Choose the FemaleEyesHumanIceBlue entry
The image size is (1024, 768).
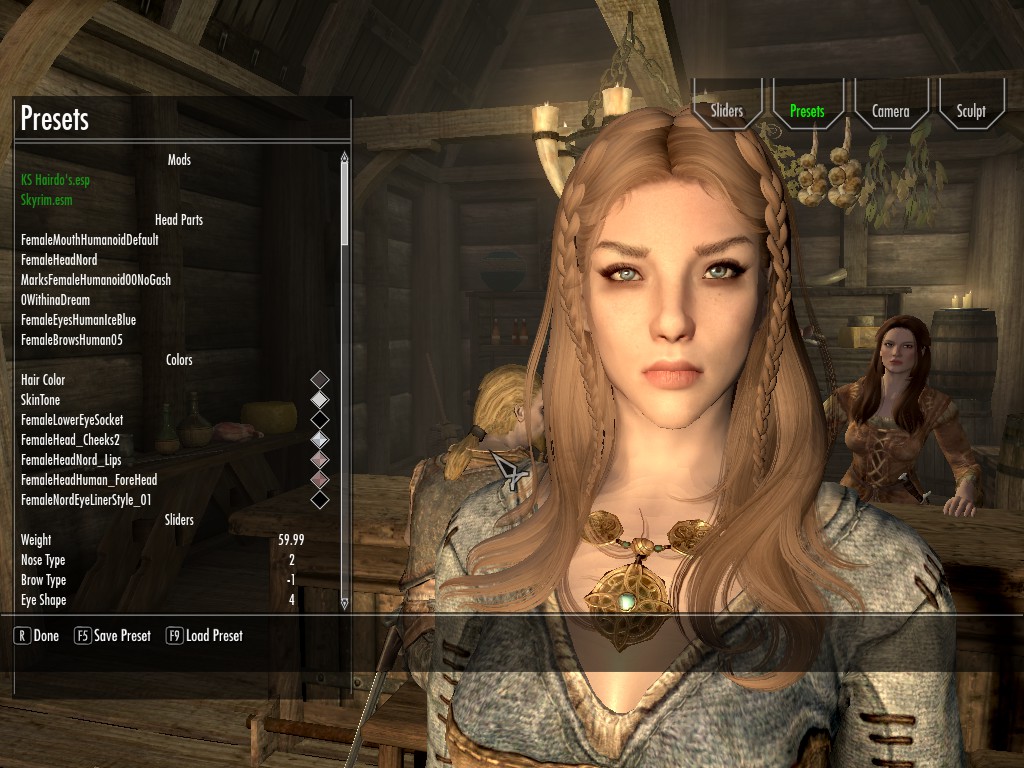78,320
